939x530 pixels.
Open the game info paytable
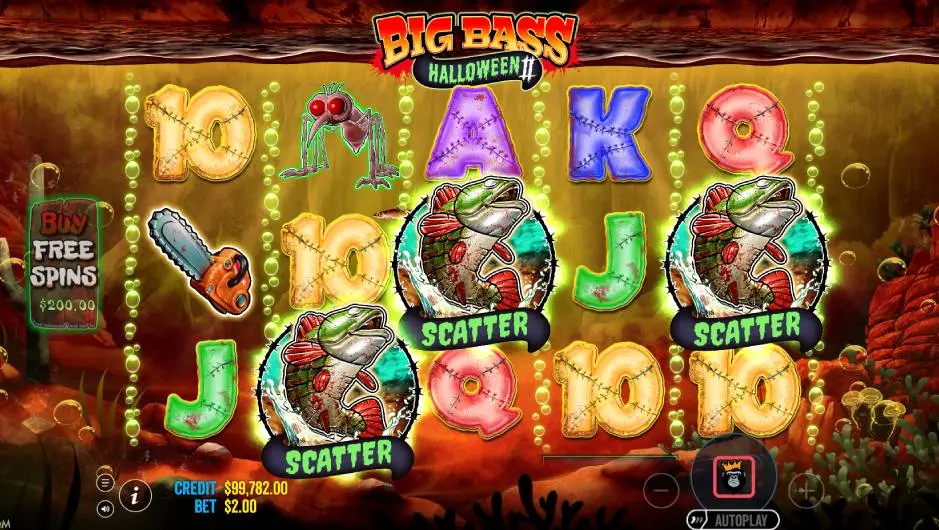(134, 492)
